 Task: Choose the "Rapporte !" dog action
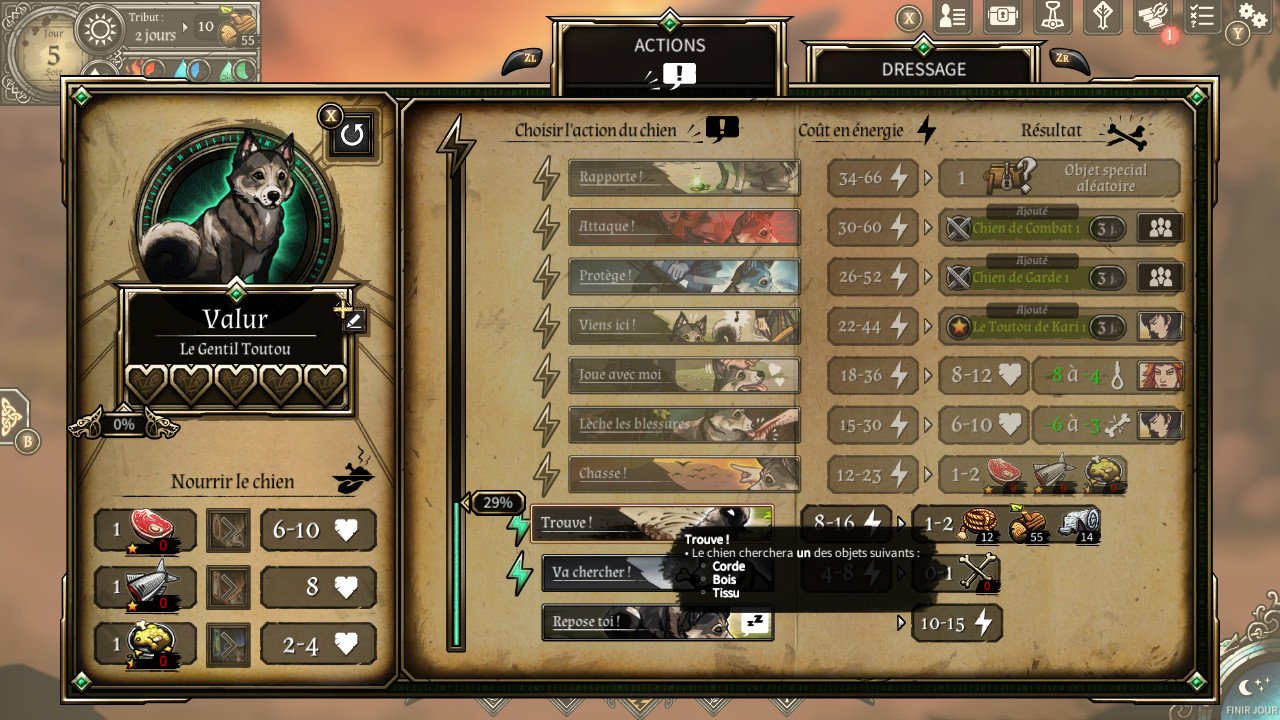tap(684, 177)
